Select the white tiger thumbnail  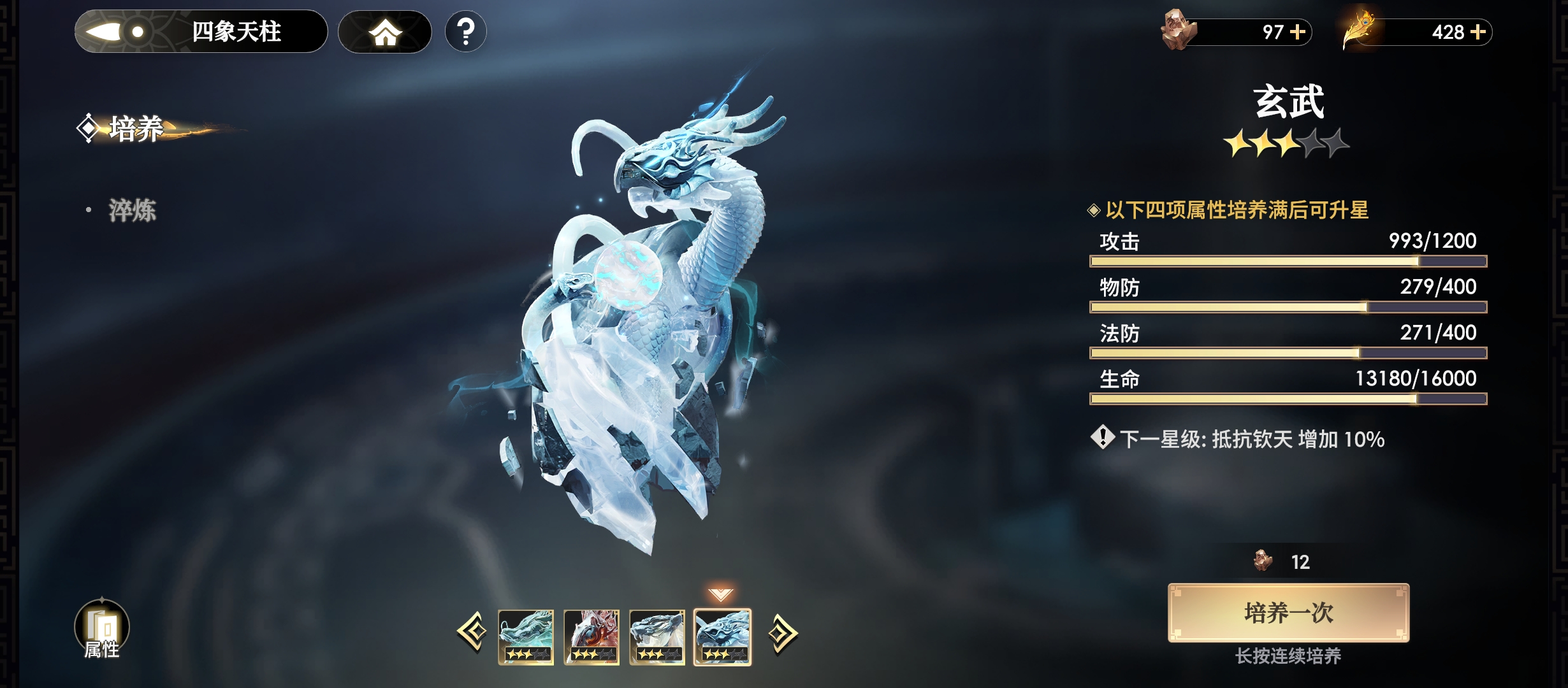657,637
